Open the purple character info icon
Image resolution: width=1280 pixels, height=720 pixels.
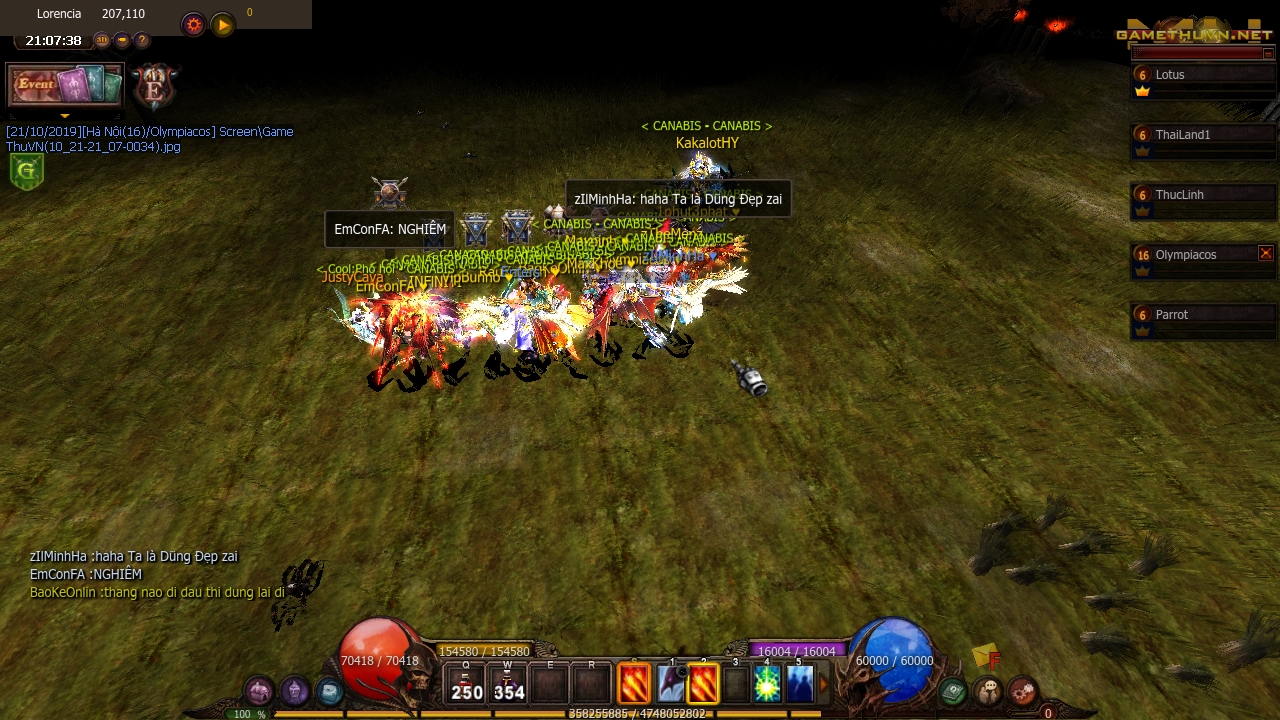point(293,691)
